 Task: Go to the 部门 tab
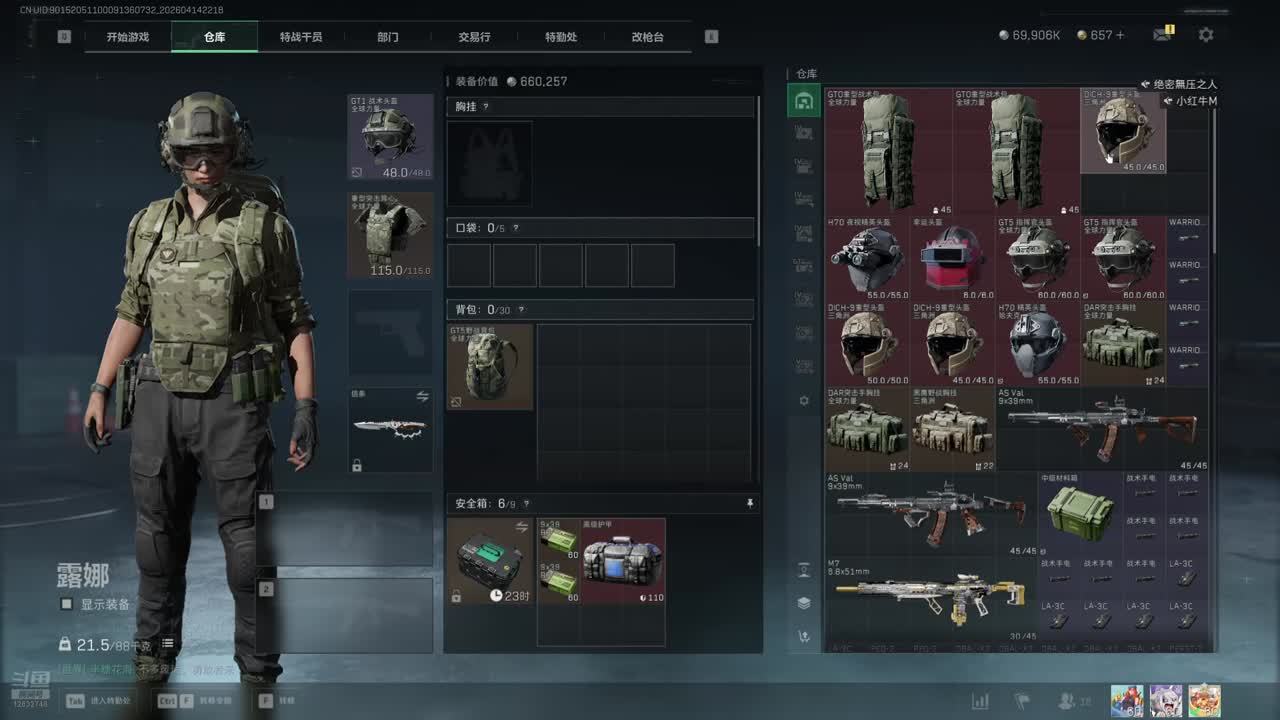(x=388, y=37)
